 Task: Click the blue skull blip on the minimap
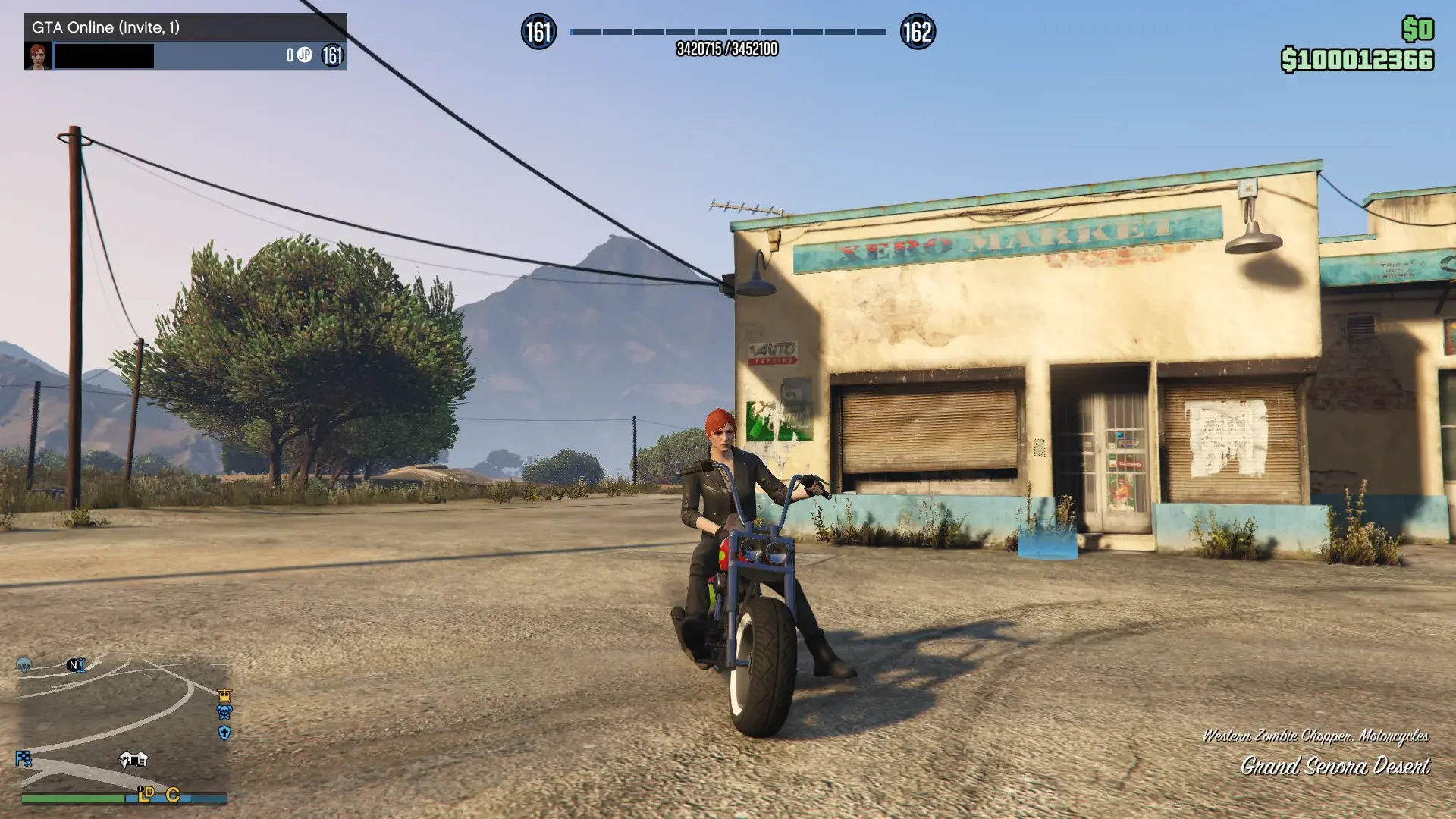[x=223, y=713]
